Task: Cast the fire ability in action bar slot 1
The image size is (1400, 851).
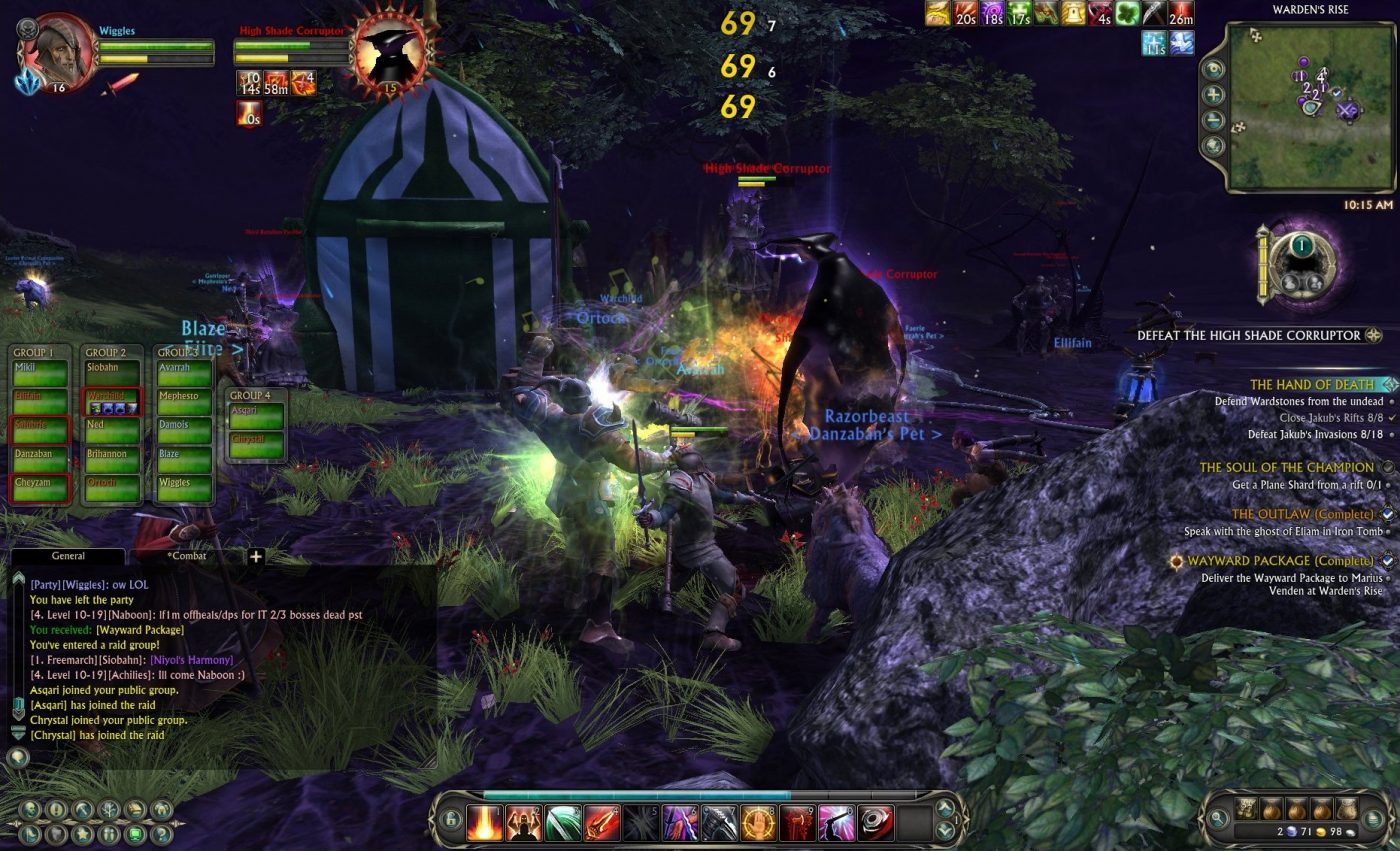Action: [485, 822]
